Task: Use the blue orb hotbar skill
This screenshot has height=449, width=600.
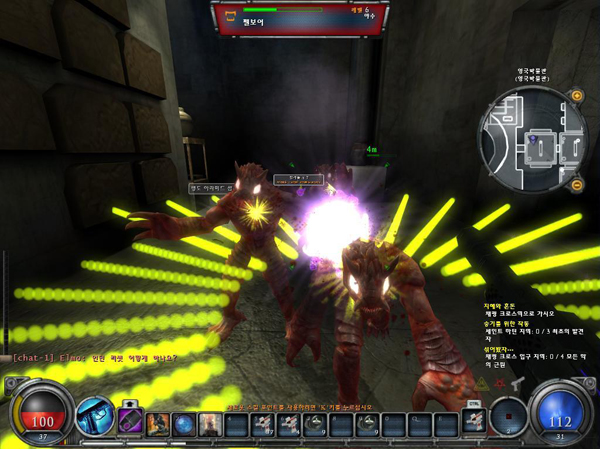Action: click(185, 425)
